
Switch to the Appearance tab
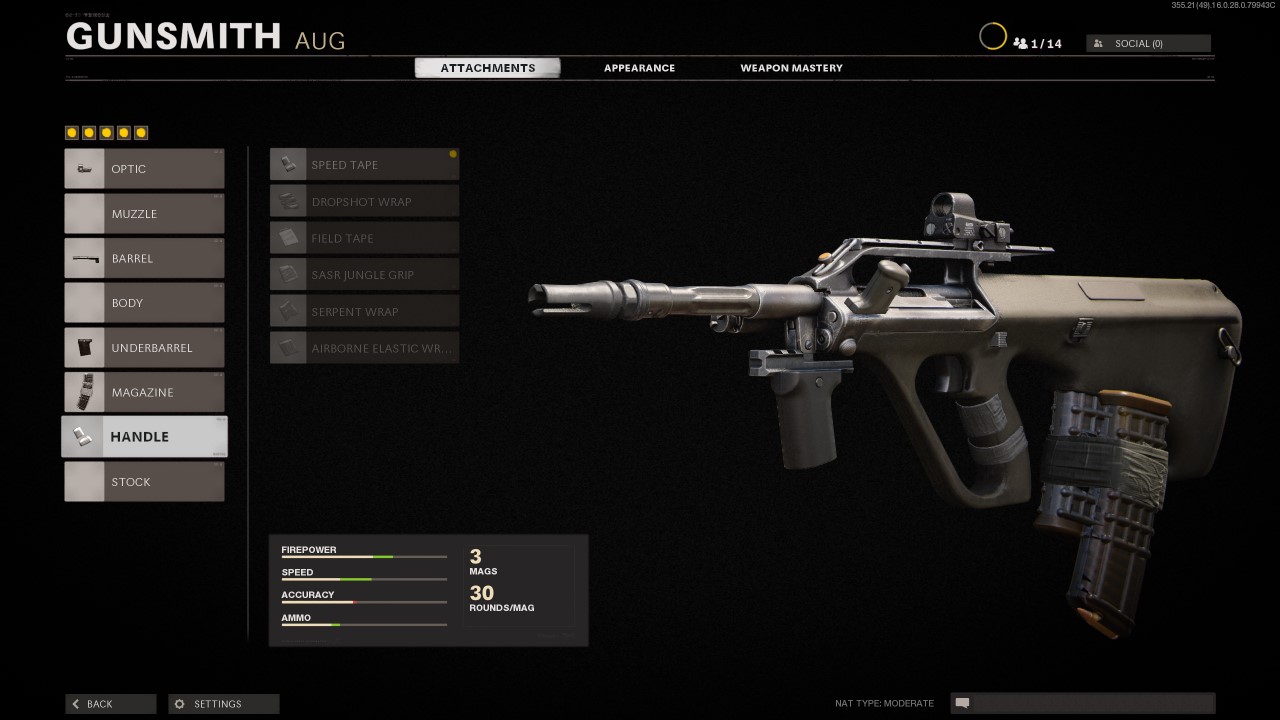(x=639, y=67)
